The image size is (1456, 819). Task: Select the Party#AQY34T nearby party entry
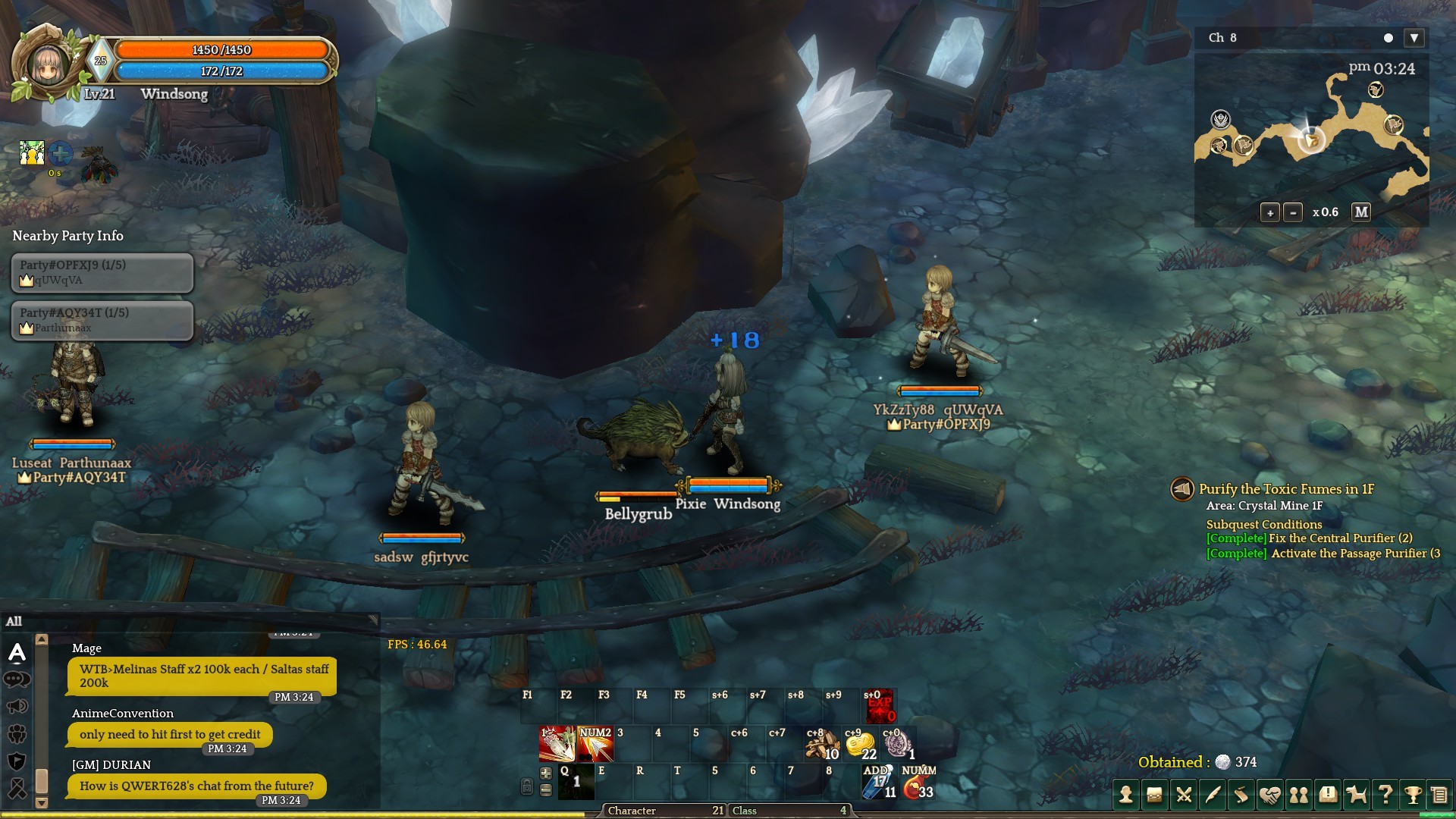[x=102, y=320]
